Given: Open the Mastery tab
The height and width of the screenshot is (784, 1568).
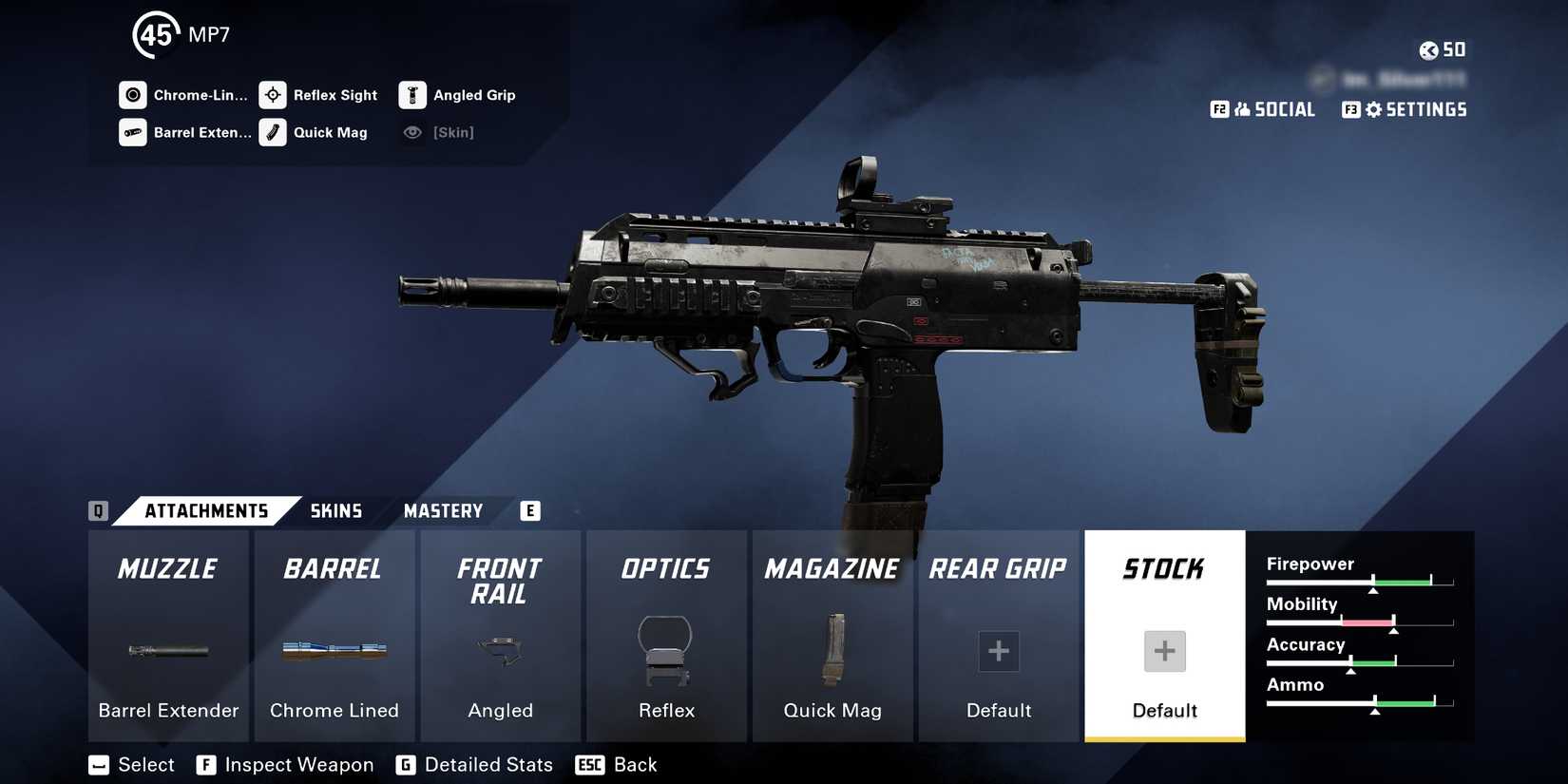Looking at the screenshot, I should click(x=443, y=510).
